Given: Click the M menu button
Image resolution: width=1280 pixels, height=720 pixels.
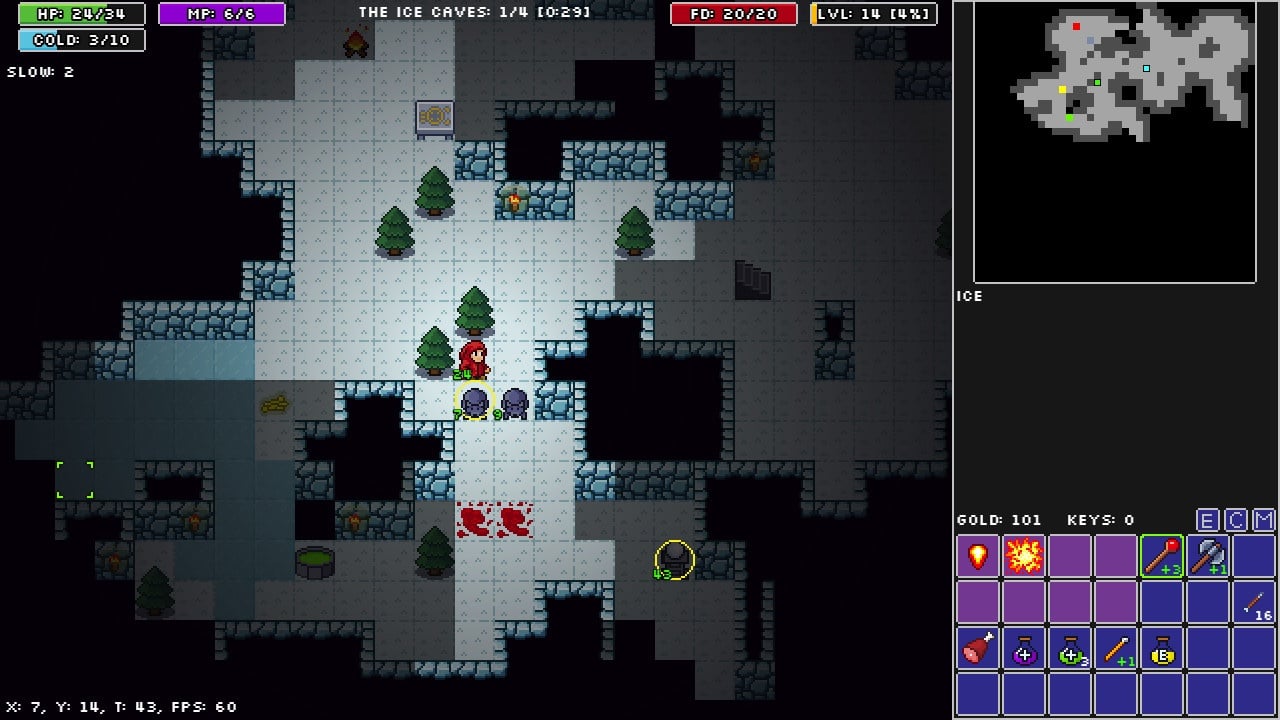Looking at the screenshot, I should (1264, 520).
